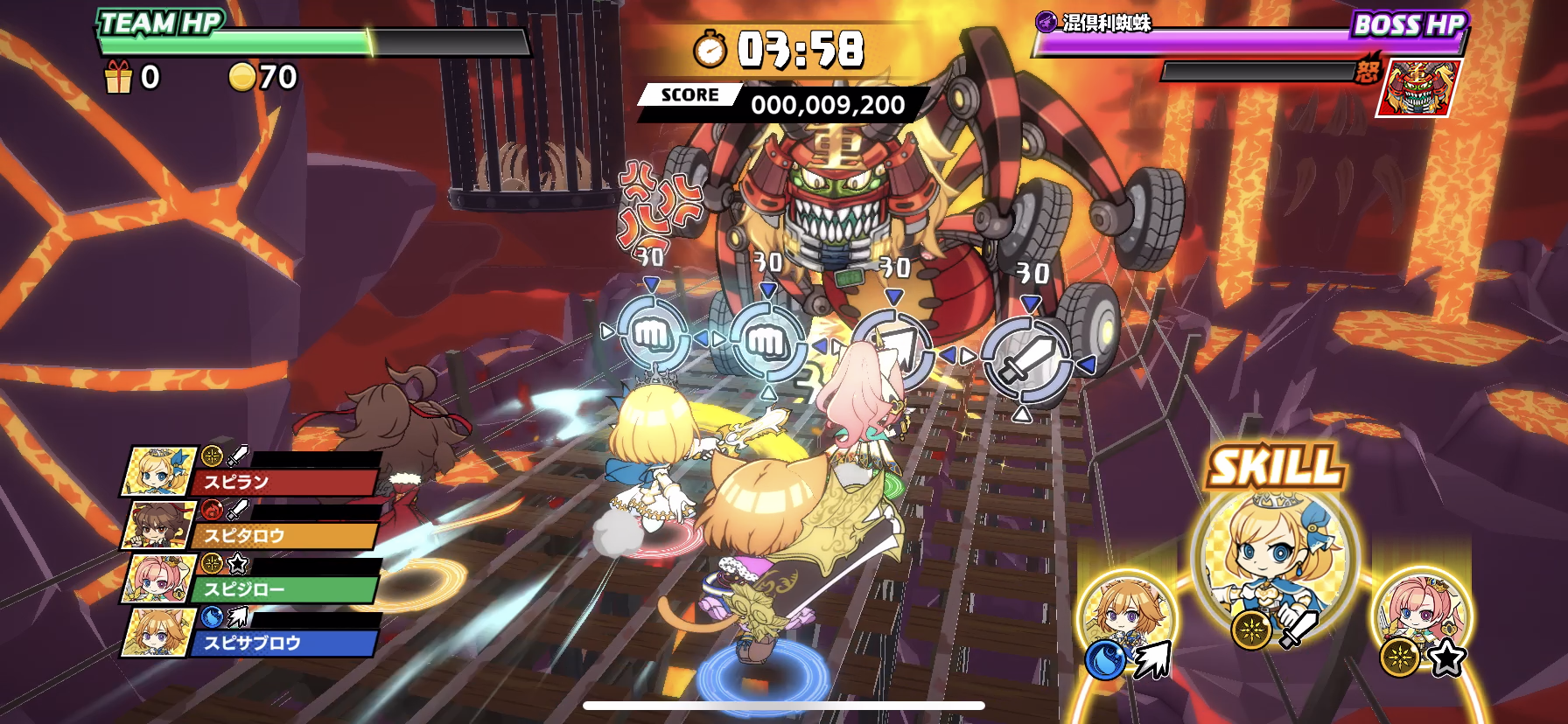This screenshot has width=1568, height=724.
Task: Select party member スピサブロウ
Action: pyautogui.click(x=251, y=634)
